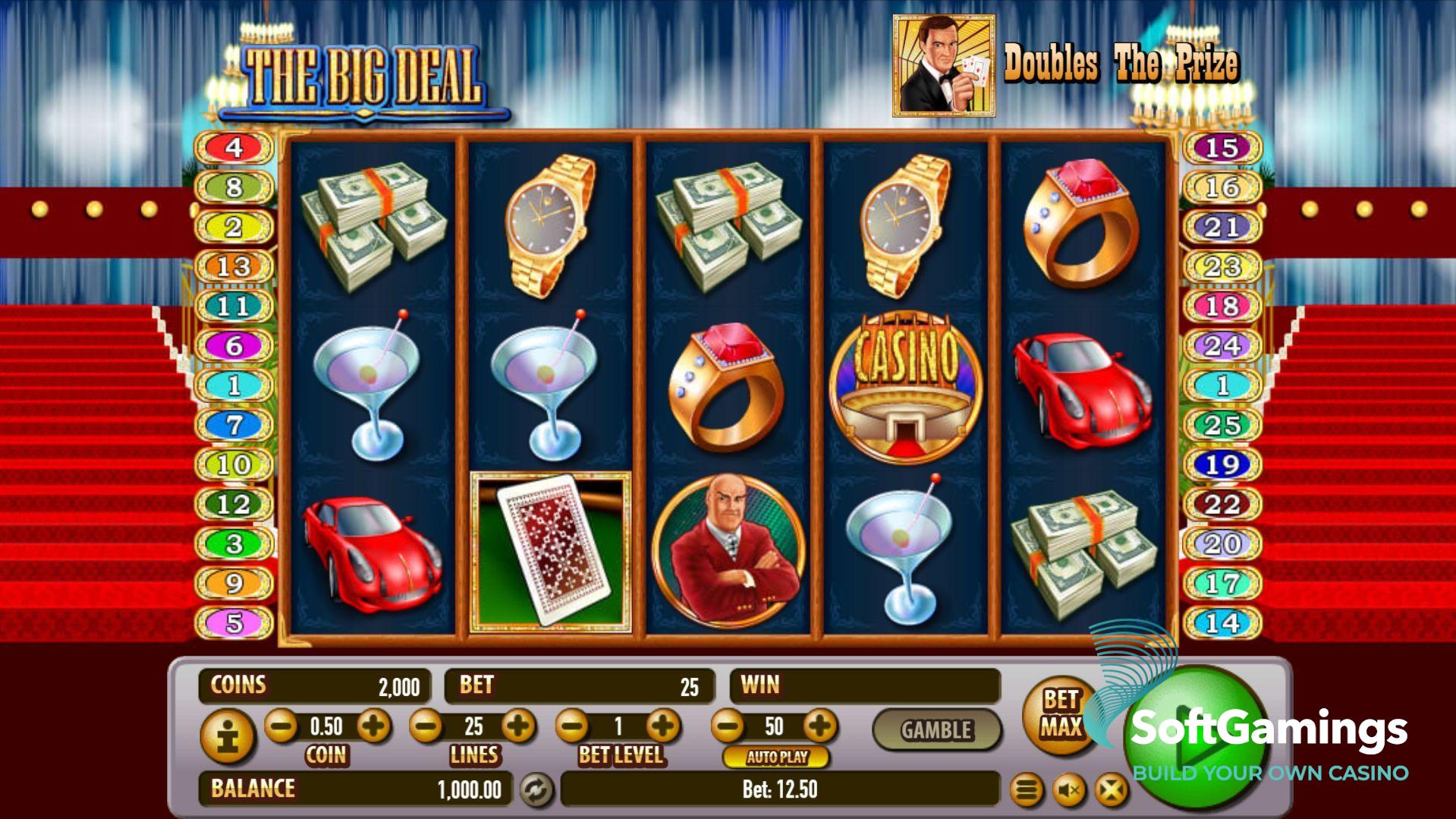Open the hamburger menu
This screenshot has width=1456, height=819.
1027,791
